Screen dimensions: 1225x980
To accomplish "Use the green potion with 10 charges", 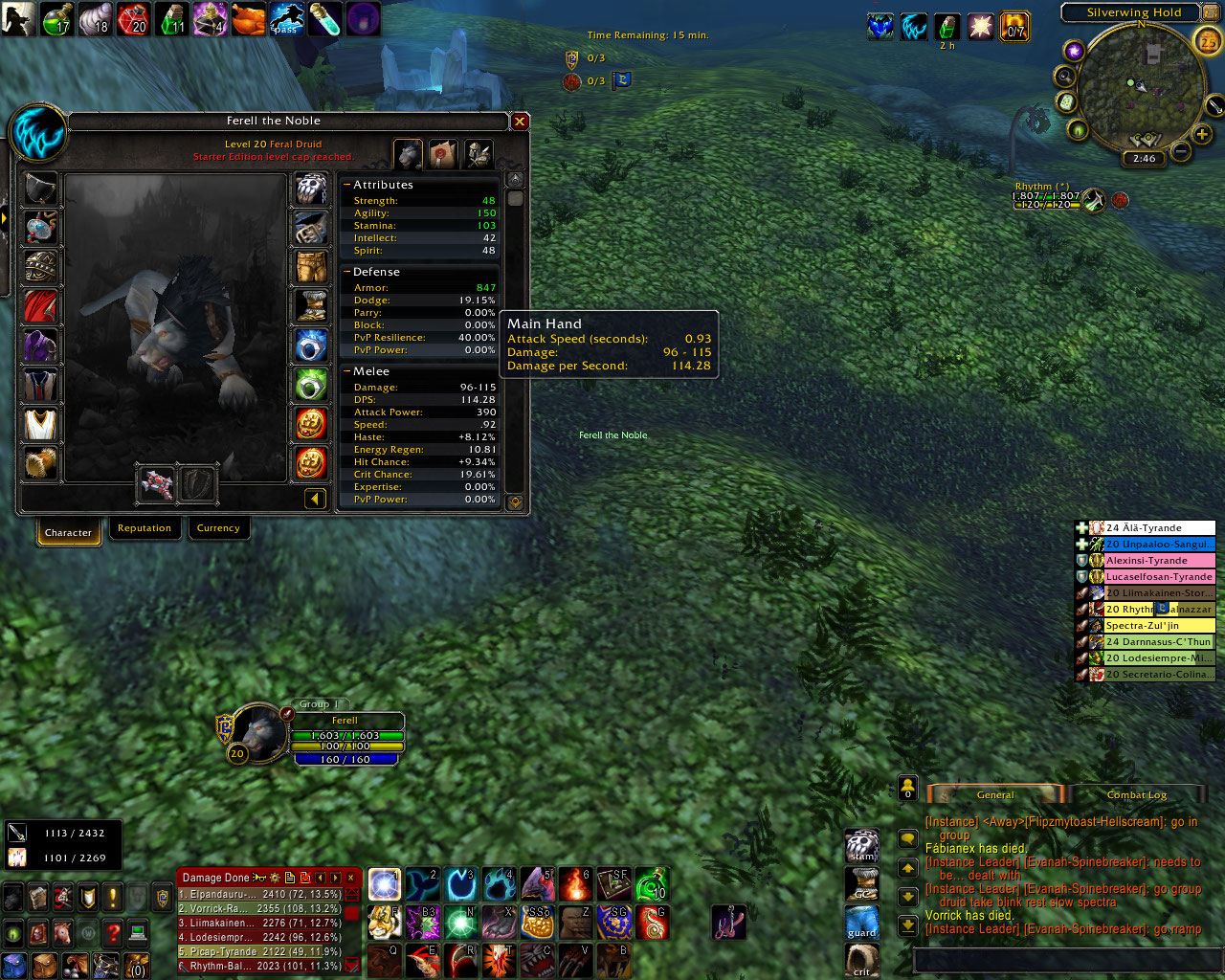I will tap(652, 884).
